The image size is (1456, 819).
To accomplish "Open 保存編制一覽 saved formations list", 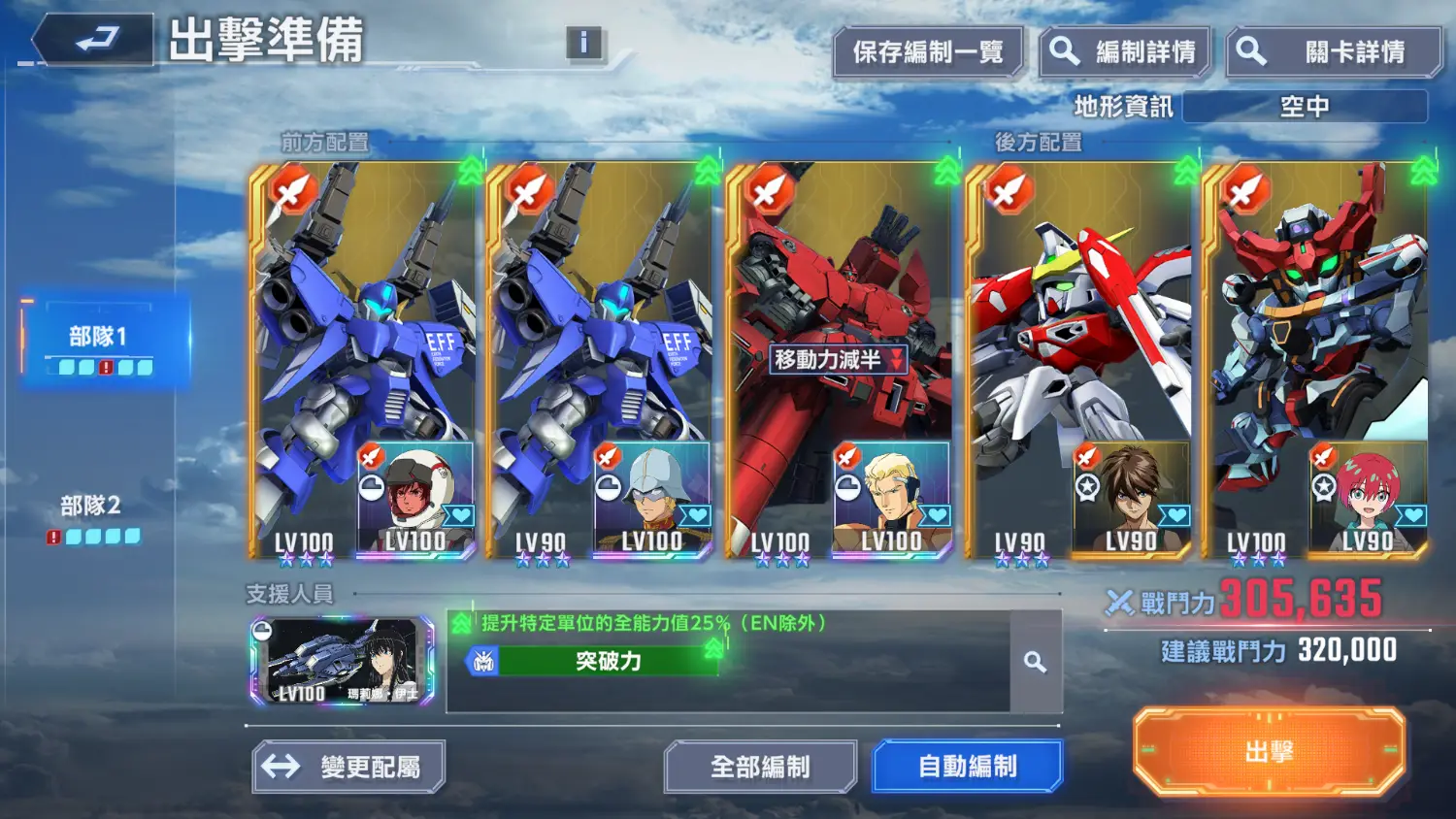I will point(927,52).
